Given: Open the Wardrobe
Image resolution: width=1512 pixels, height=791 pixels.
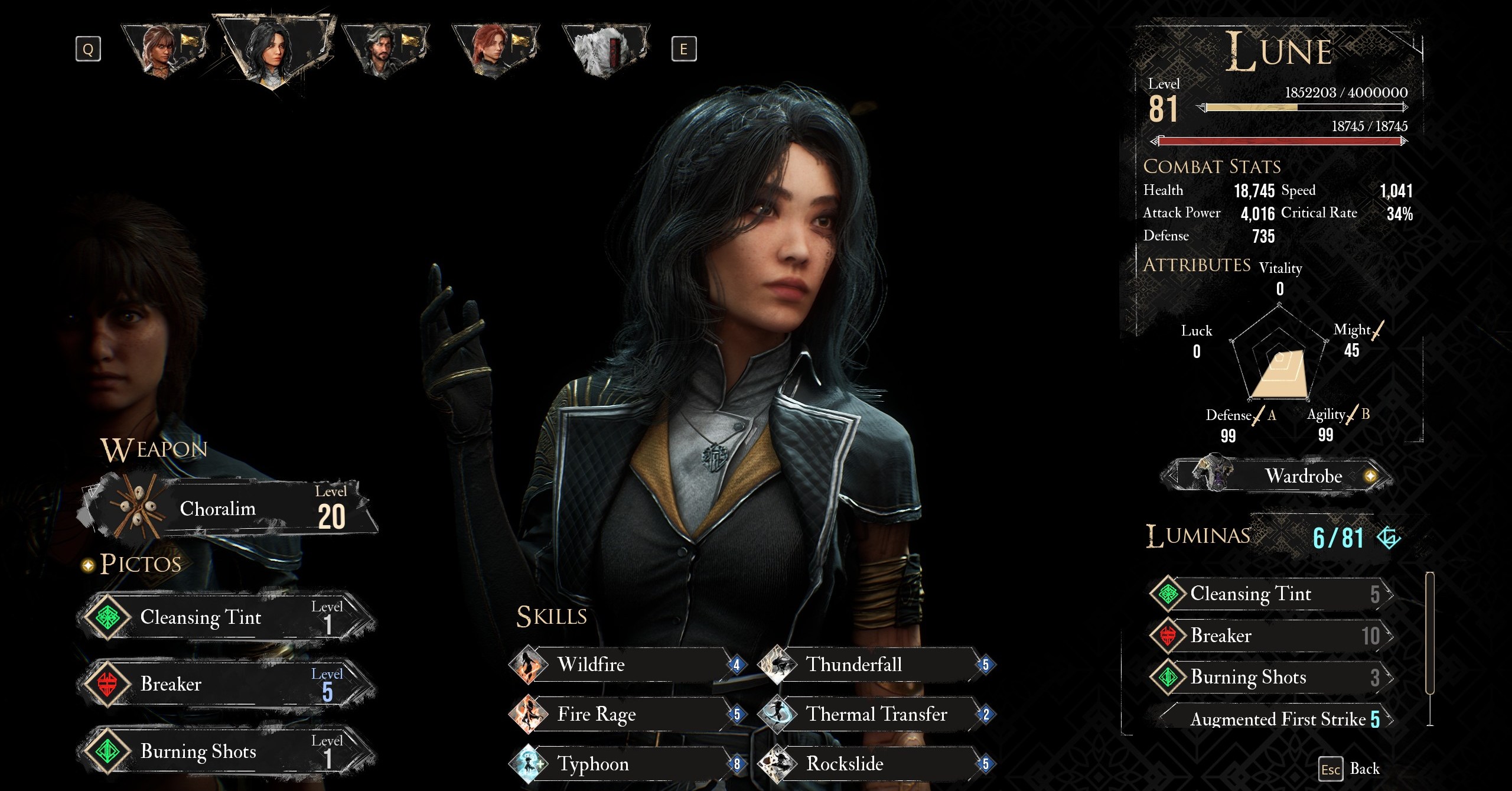Looking at the screenshot, I should click(x=1277, y=476).
